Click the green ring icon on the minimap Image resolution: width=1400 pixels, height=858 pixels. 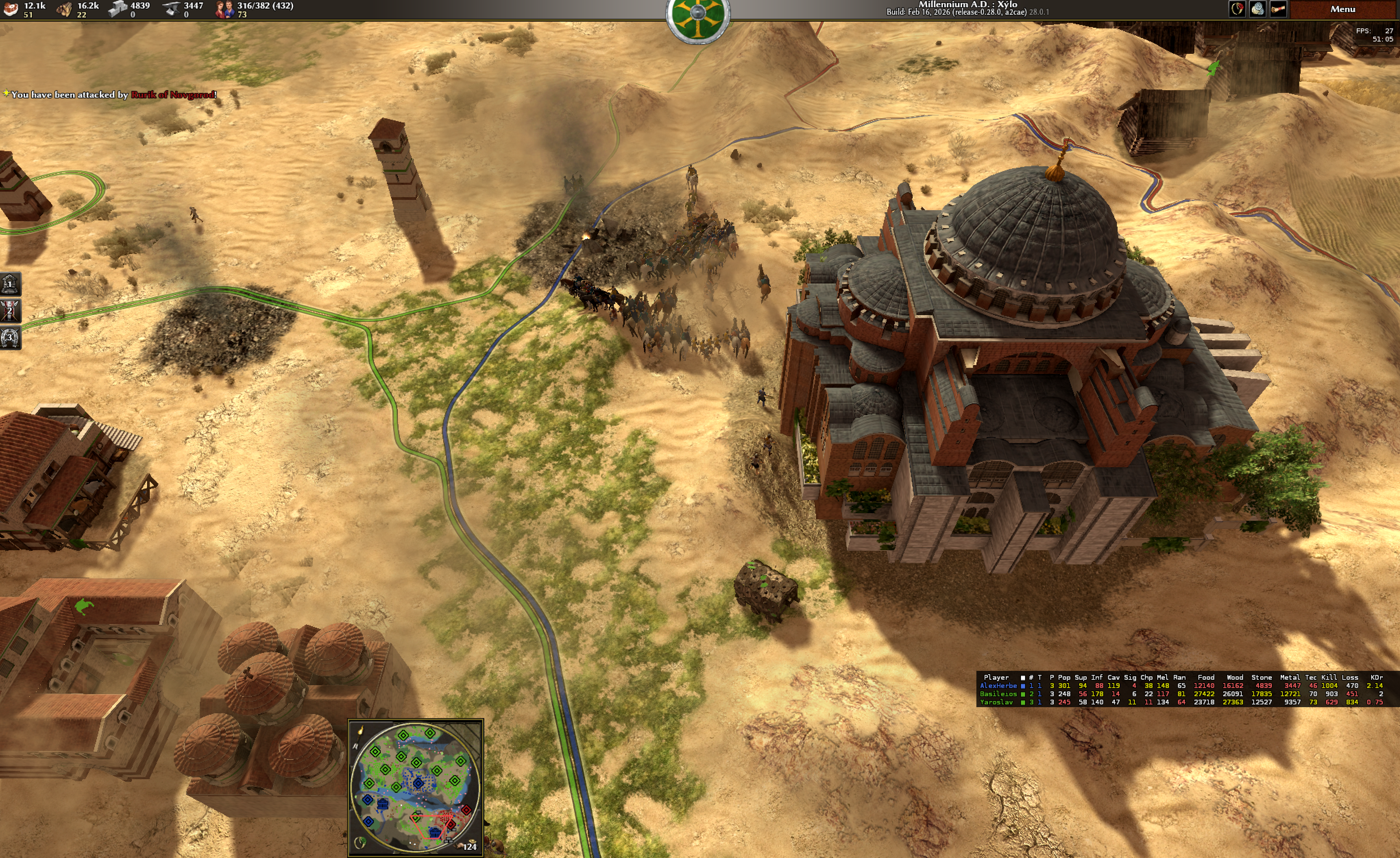[360, 842]
